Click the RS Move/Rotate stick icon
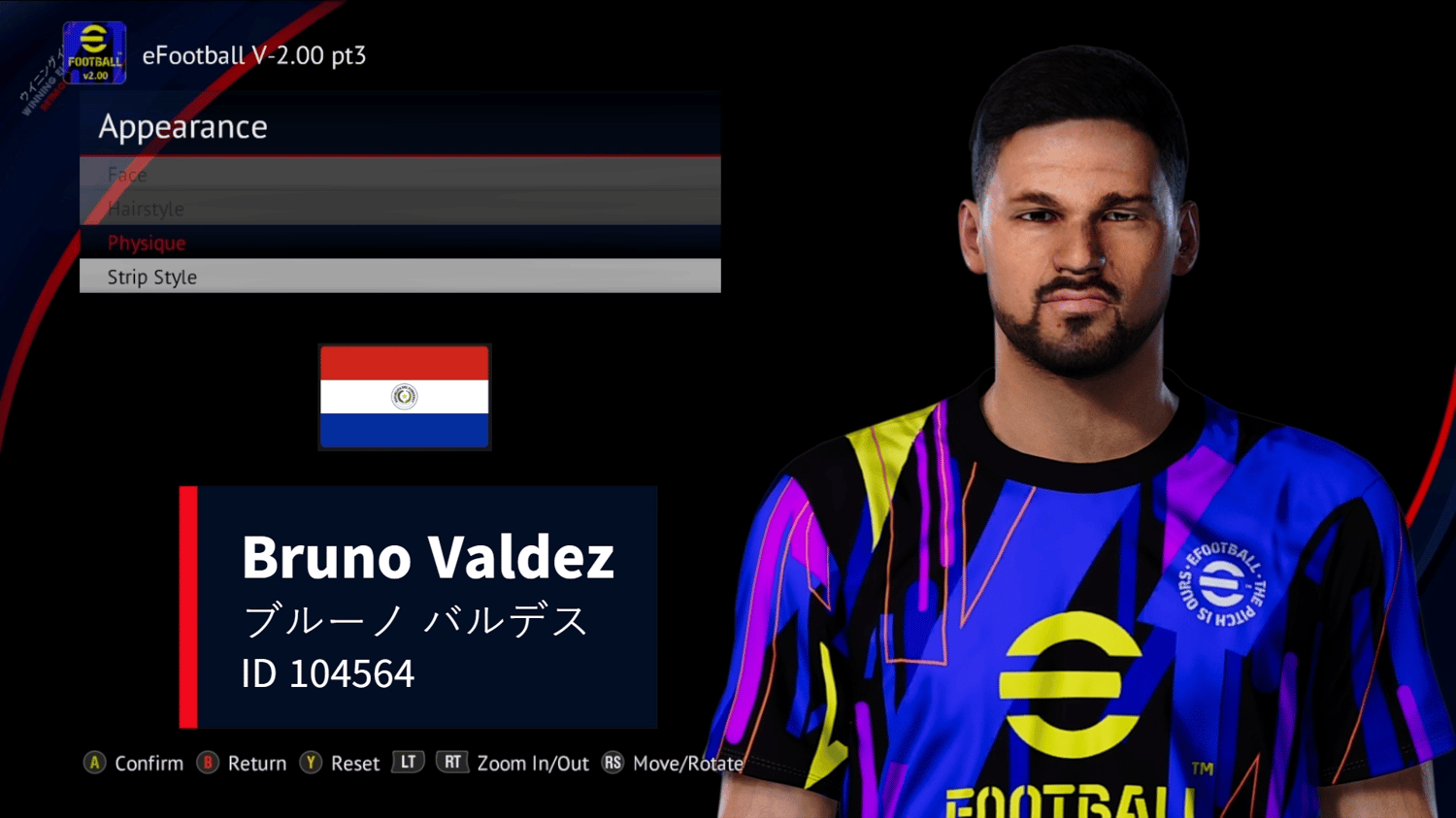This screenshot has height=818, width=1456. point(612,764)
